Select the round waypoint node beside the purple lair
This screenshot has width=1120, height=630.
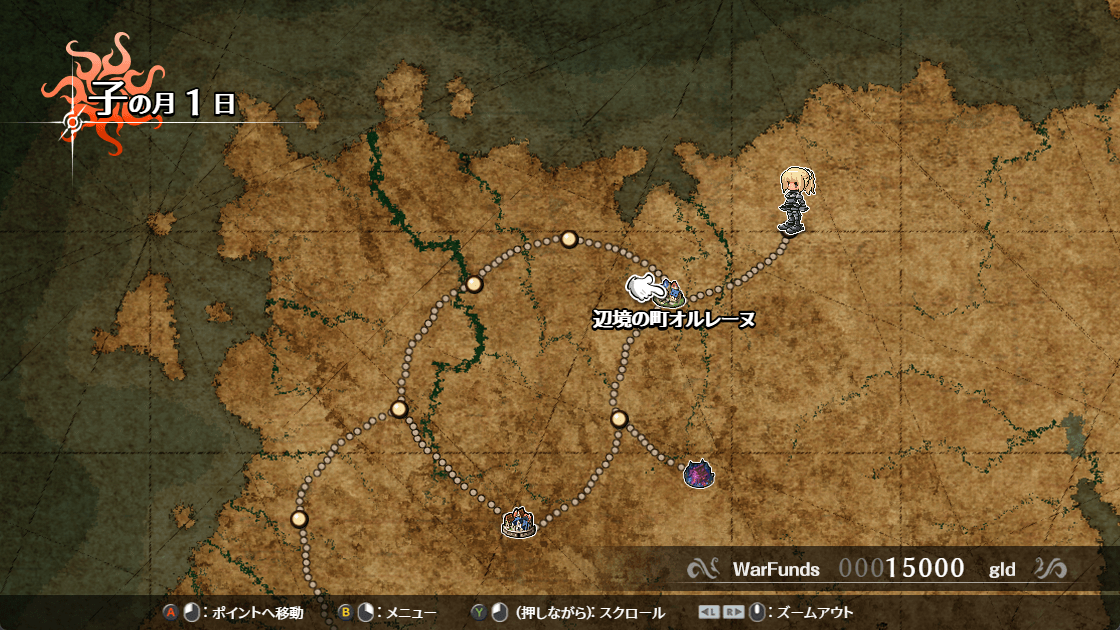tap(619, 418)
